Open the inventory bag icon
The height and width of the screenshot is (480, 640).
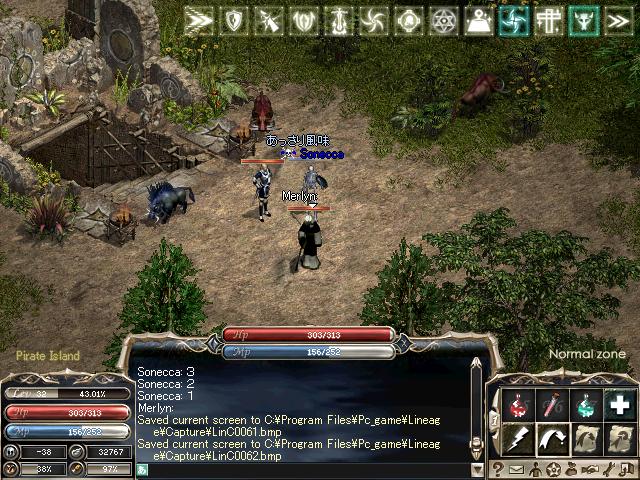click(x=571, y=468)
